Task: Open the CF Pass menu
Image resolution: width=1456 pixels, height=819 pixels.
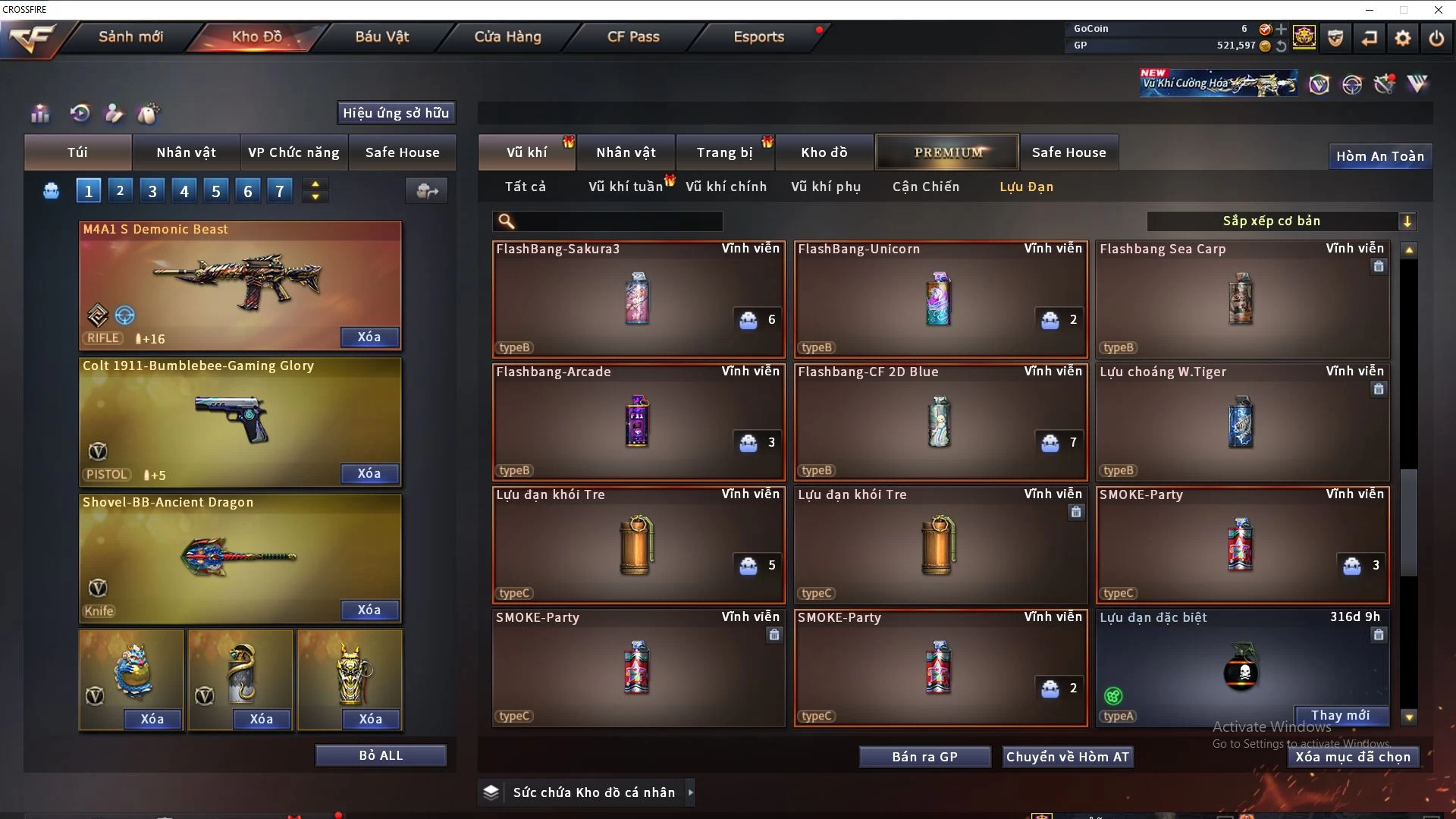Action: point(633,36)
